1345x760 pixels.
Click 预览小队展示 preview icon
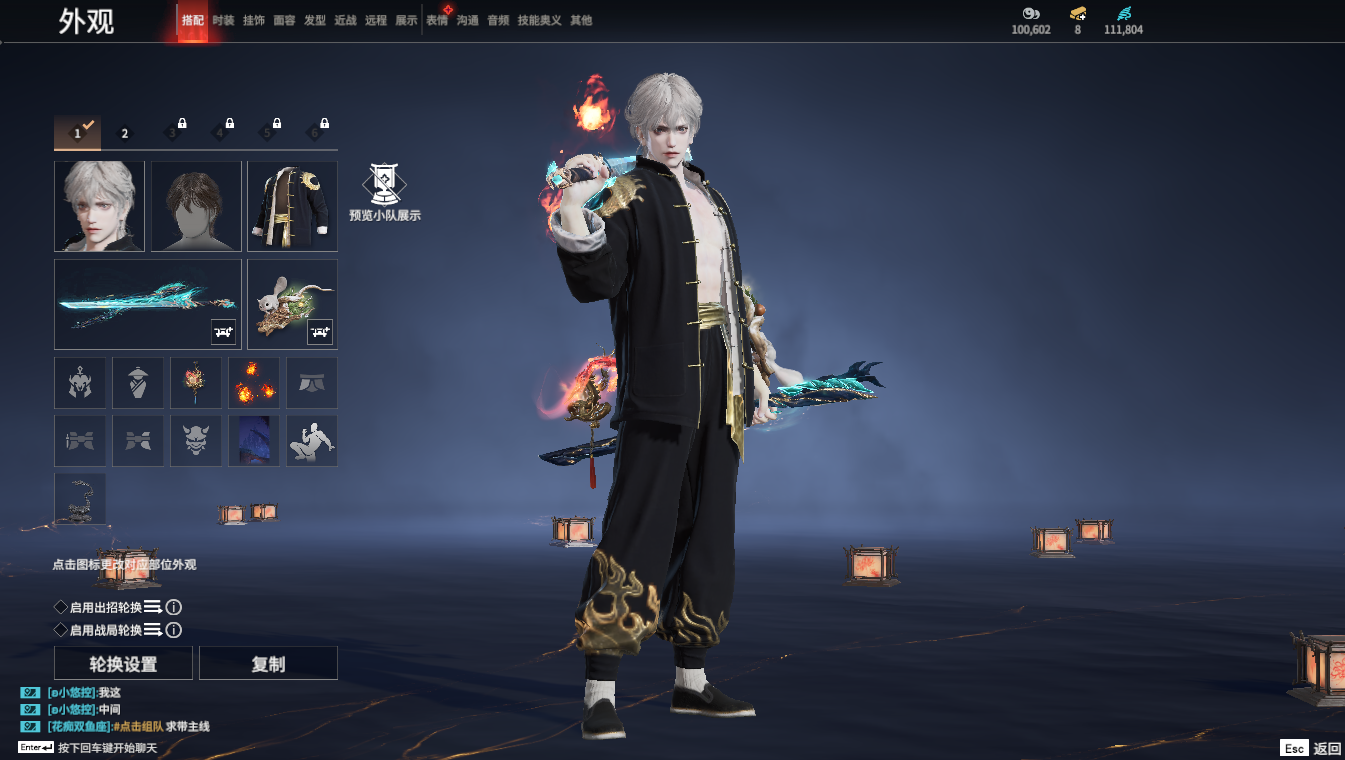[384, 191]
